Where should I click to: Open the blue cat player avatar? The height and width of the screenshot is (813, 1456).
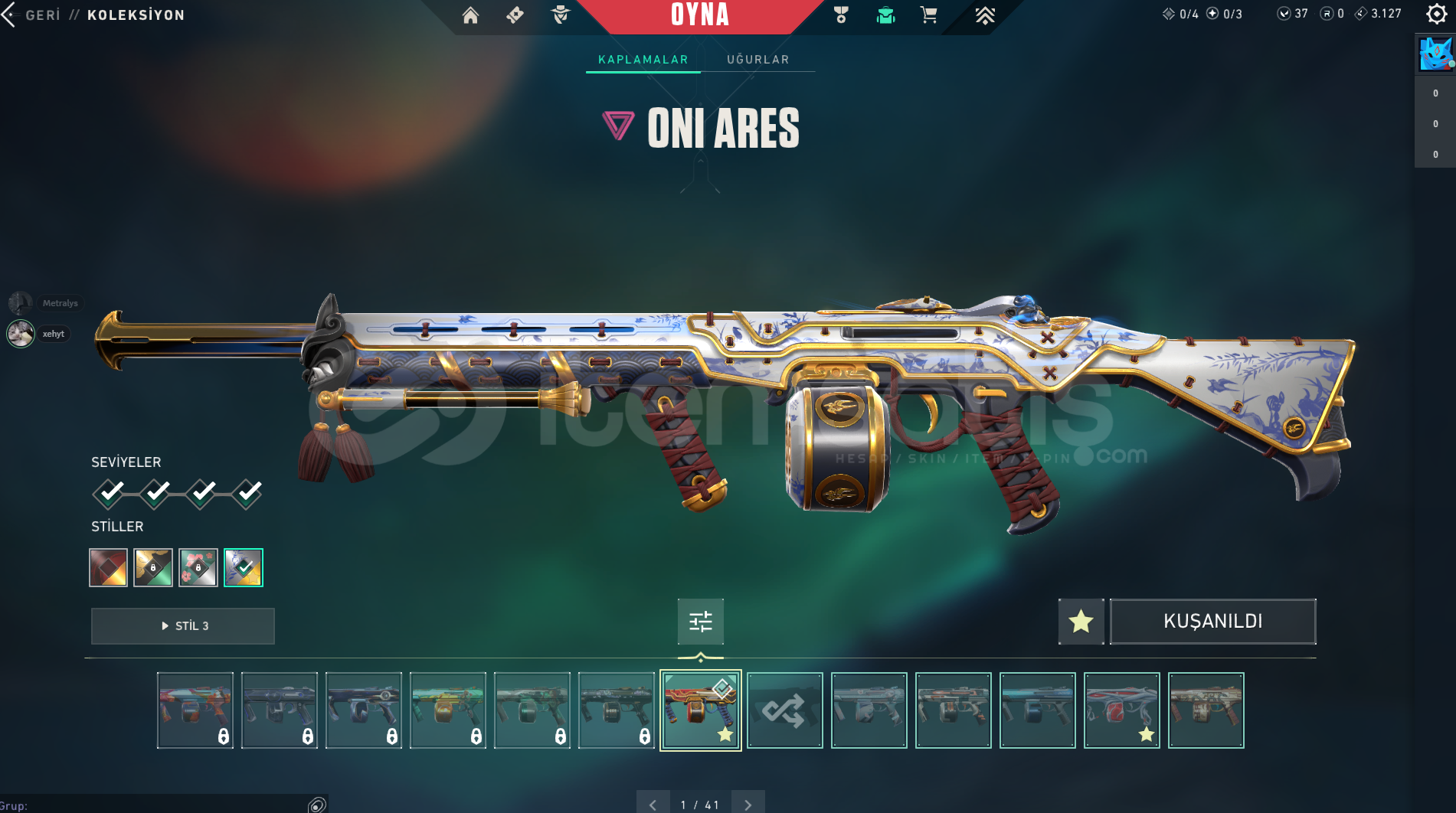tap(1435, 54)
